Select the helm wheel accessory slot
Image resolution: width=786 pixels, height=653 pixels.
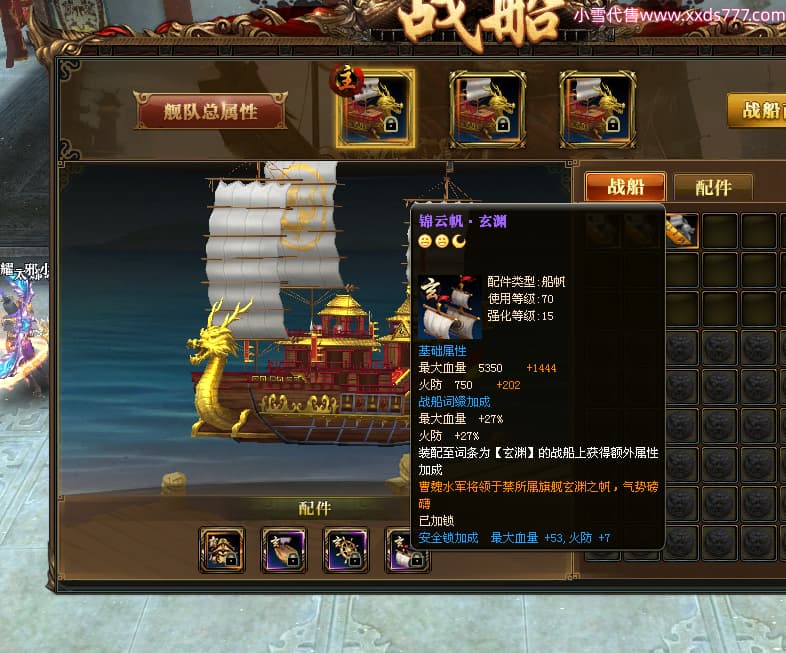[346, 550]
